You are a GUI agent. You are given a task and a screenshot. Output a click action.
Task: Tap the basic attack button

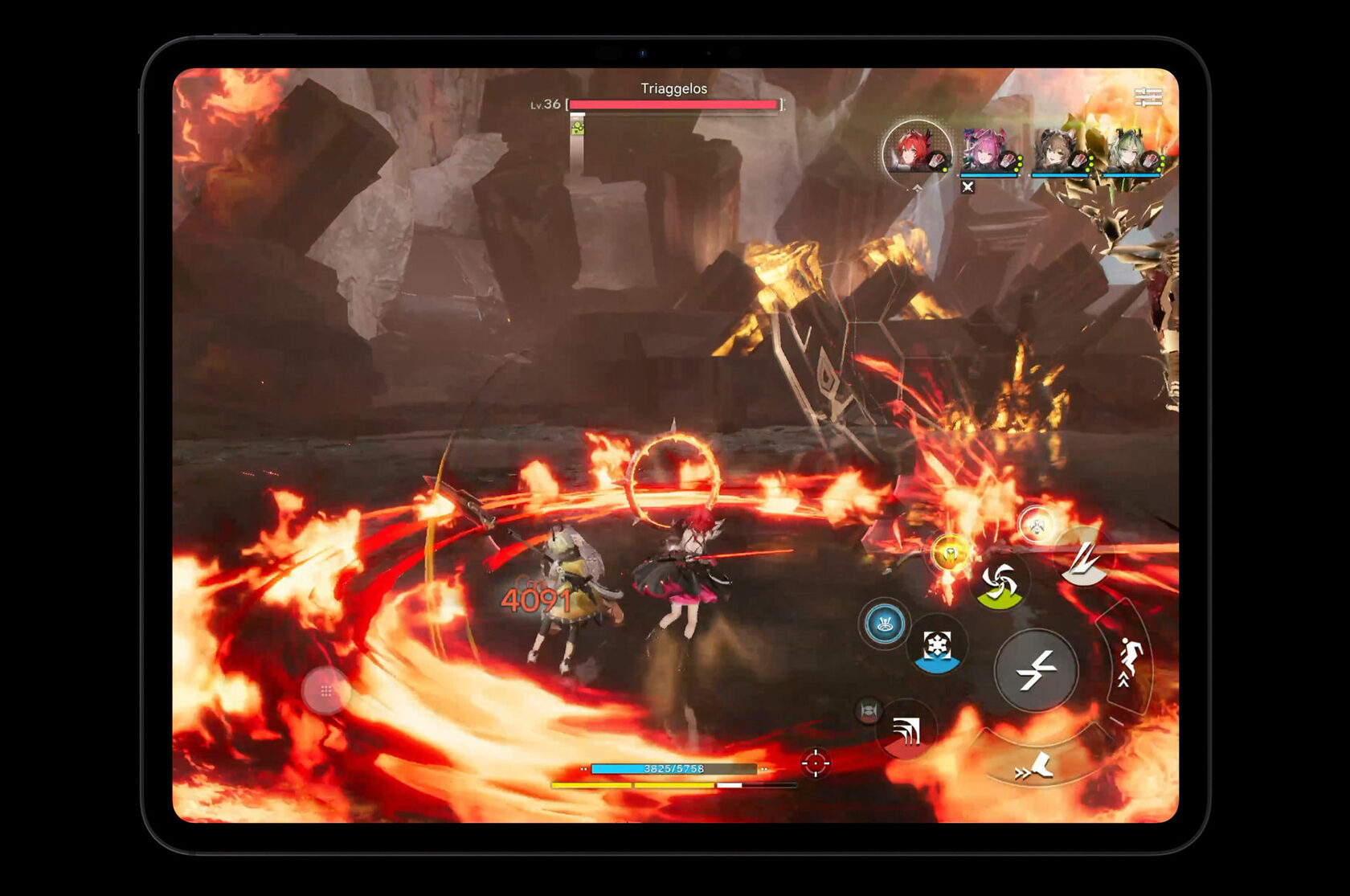(1036, 669)
